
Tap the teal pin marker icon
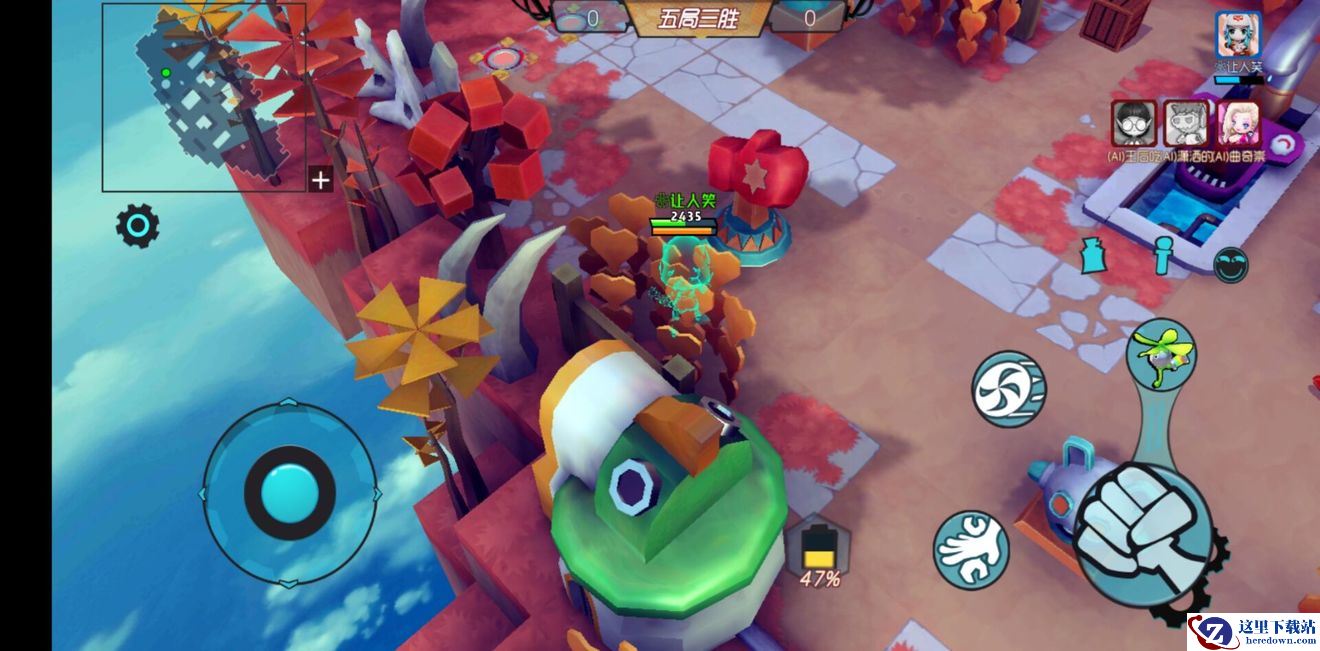pyautogui.click(x=1162, y=256)
